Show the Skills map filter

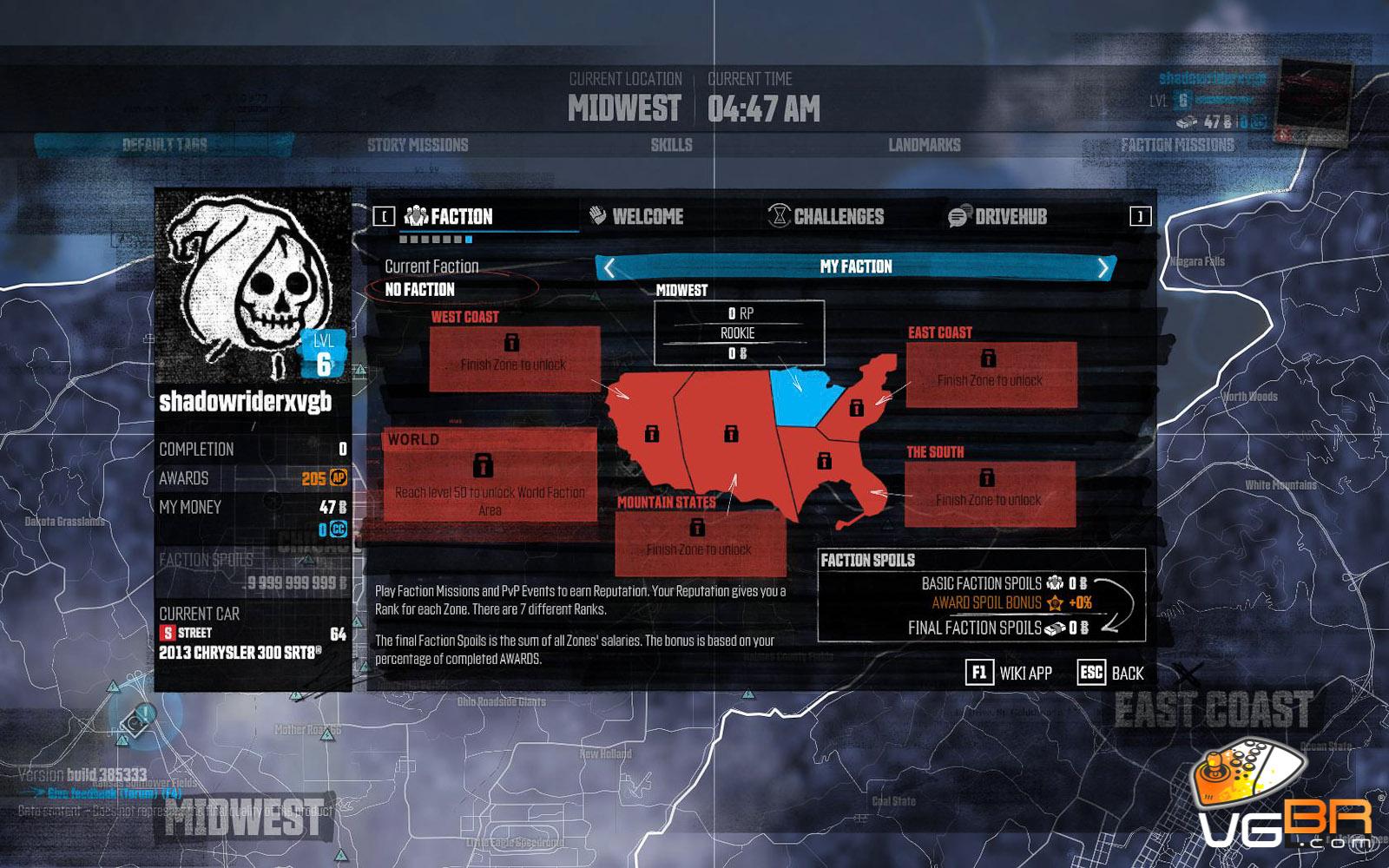pos(672,145)
